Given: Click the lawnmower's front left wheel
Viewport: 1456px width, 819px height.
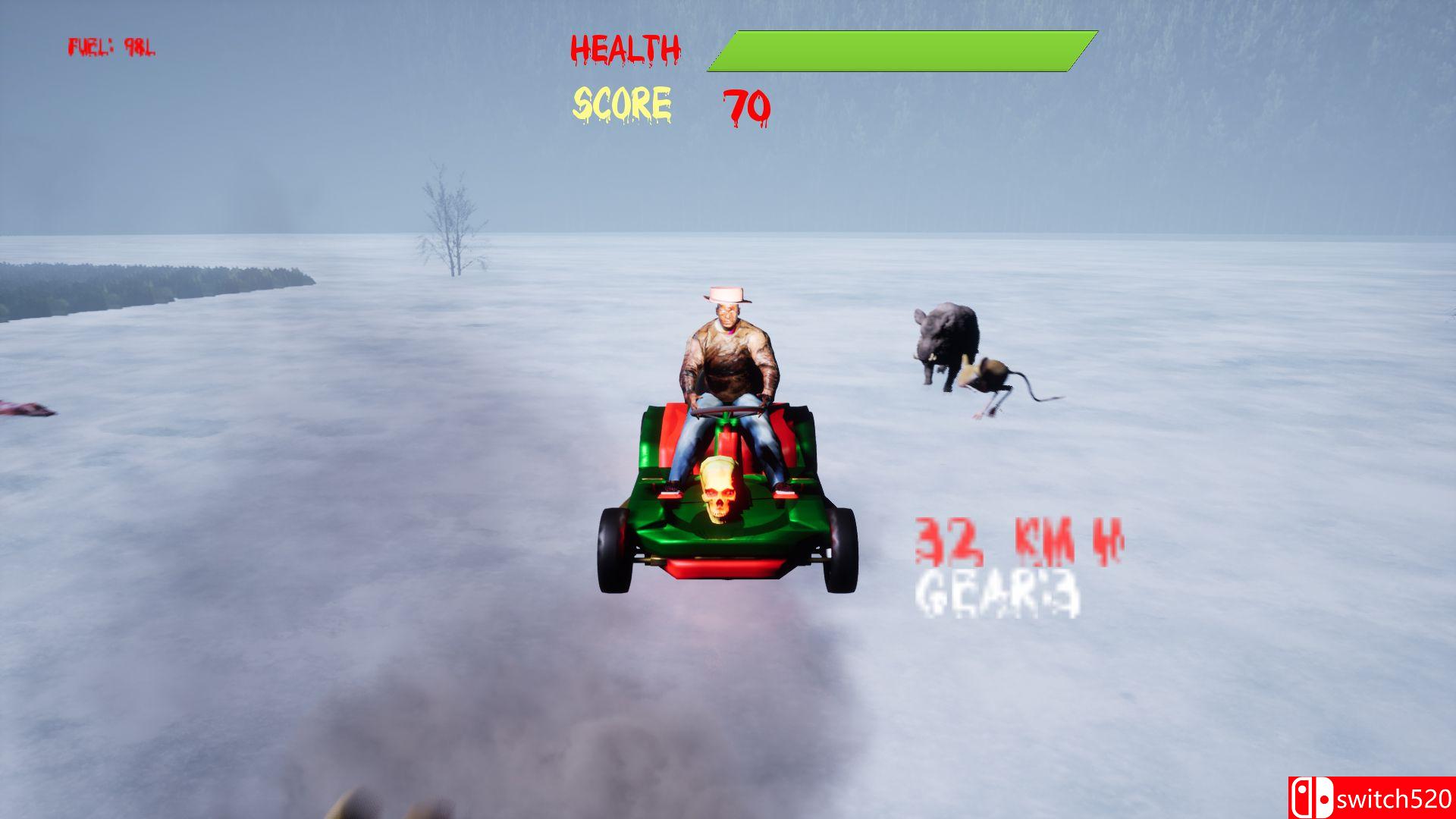Looking at the screenshot, I should coord(614,550).
